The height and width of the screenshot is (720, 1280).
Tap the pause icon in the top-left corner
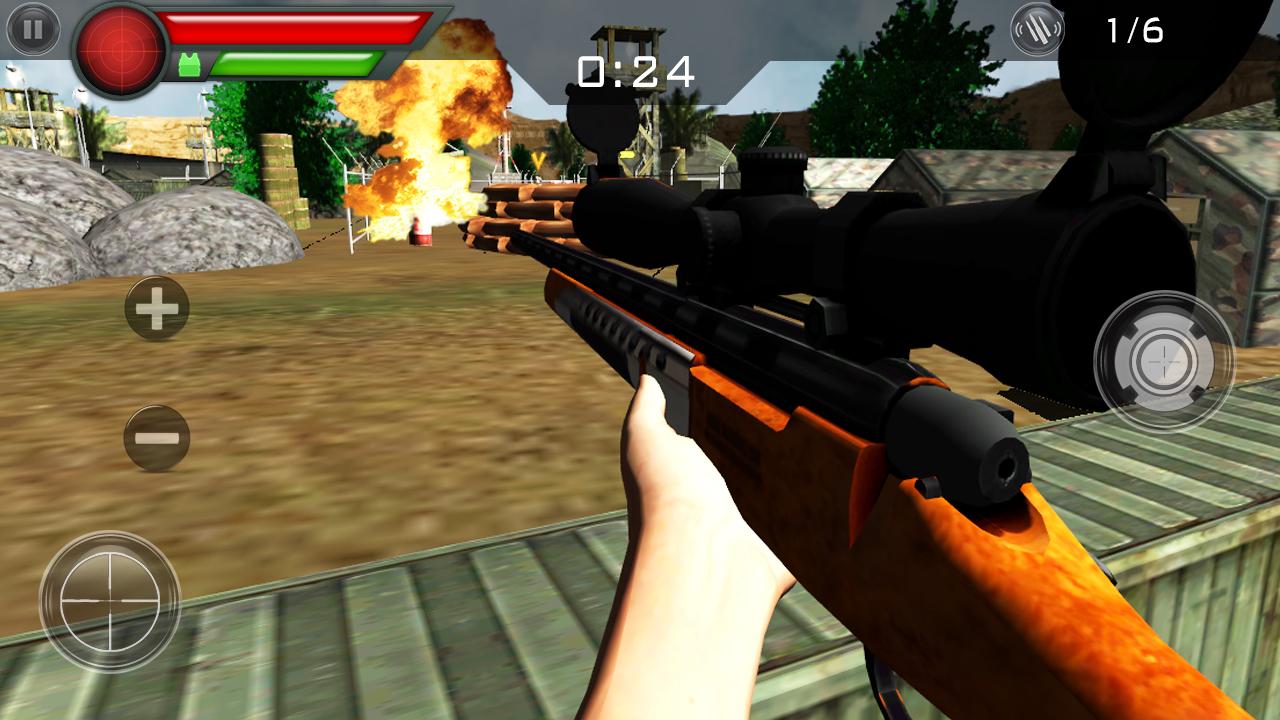(35, 31)
